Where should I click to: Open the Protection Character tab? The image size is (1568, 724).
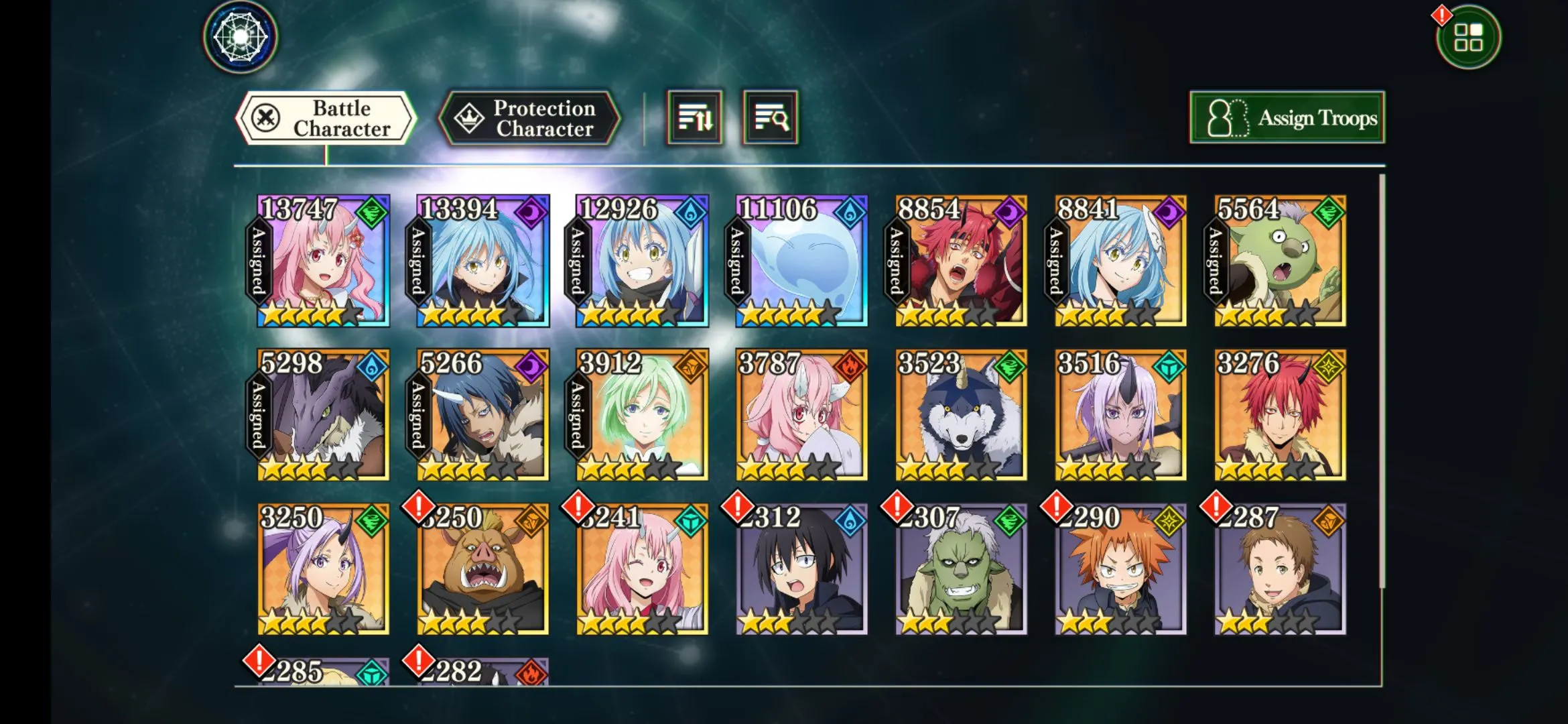(x=529, y=119)
